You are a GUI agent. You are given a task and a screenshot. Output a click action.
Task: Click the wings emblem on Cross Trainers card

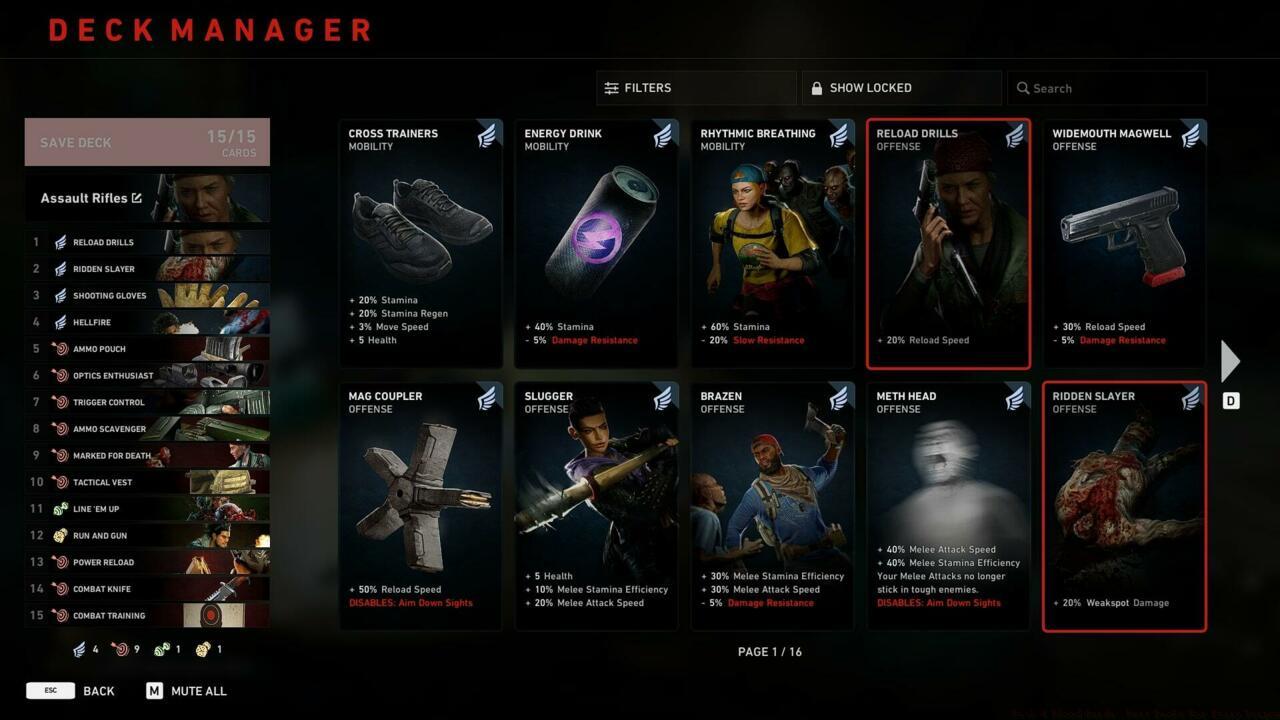[x=487, y=136]
